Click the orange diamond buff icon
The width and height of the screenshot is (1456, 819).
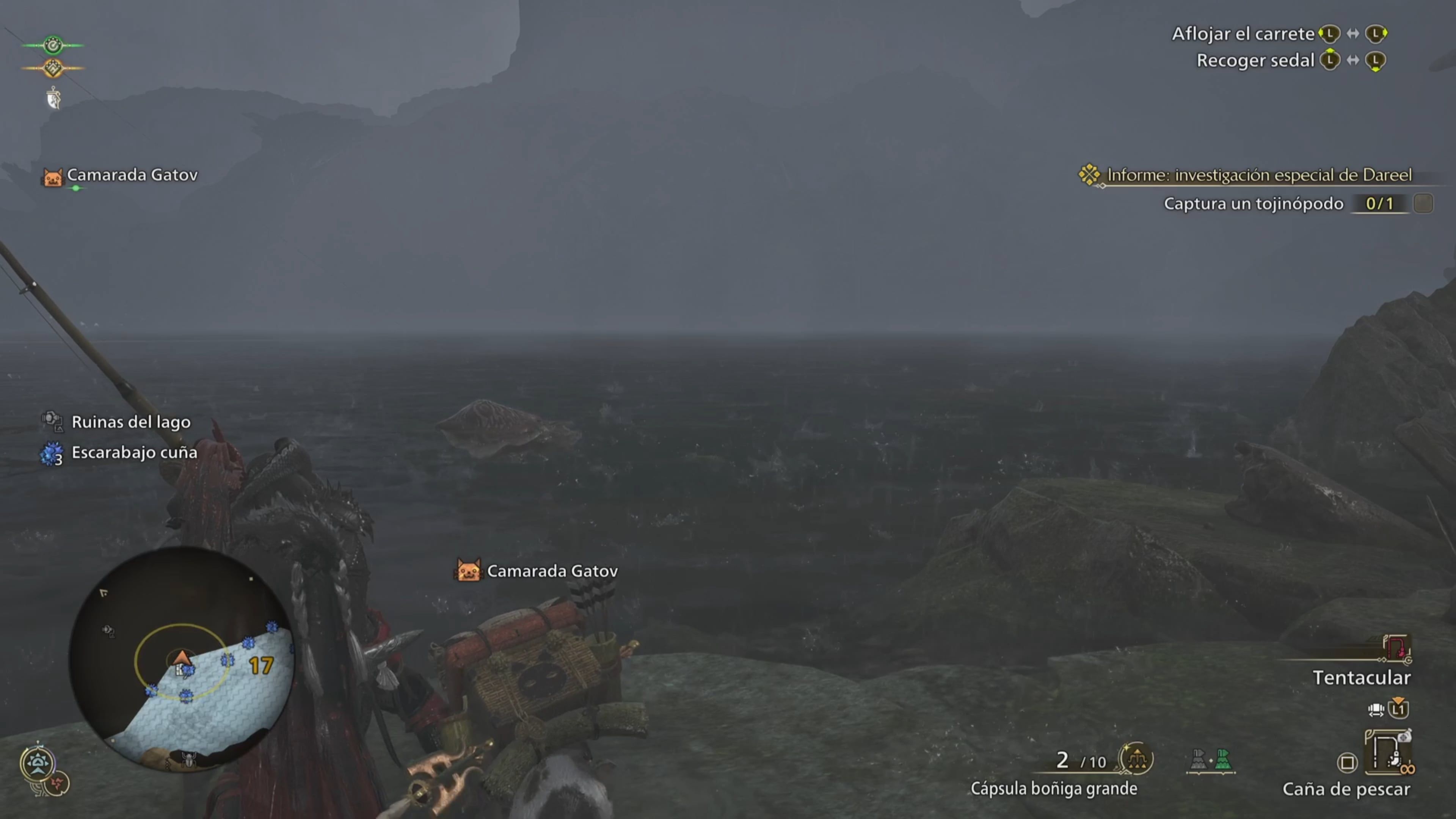pyautogui.click(x=53, y=69)
